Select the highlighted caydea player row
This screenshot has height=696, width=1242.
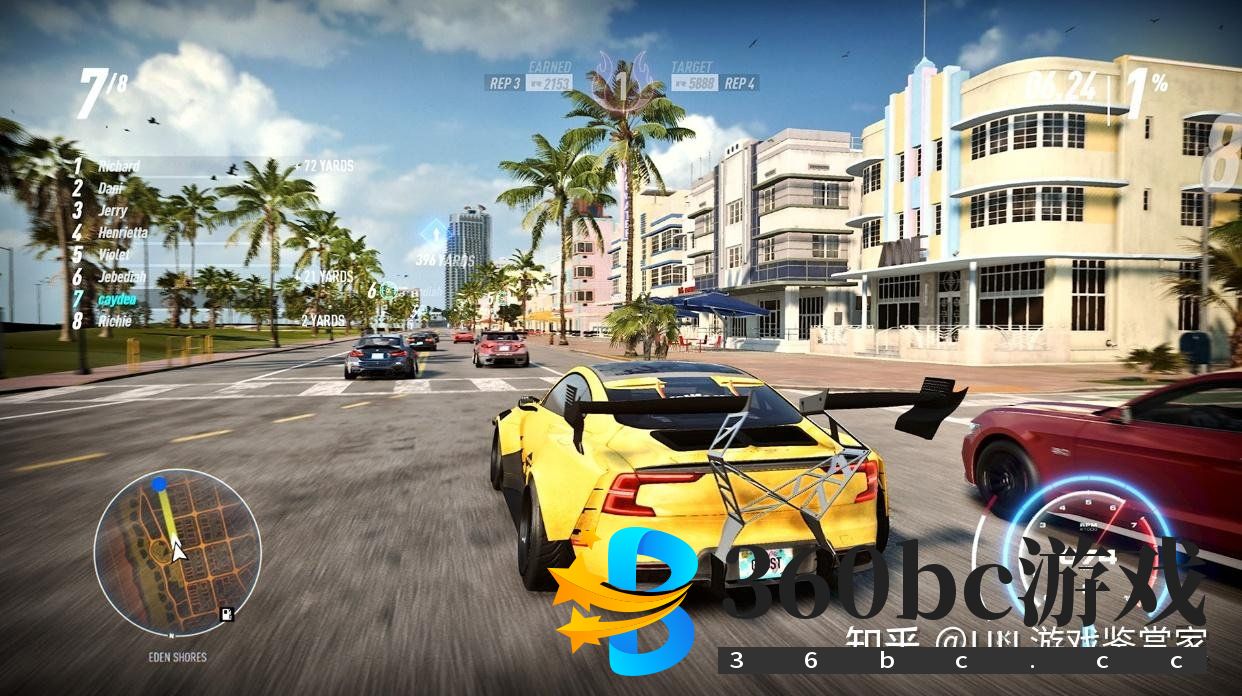[117, 299]
